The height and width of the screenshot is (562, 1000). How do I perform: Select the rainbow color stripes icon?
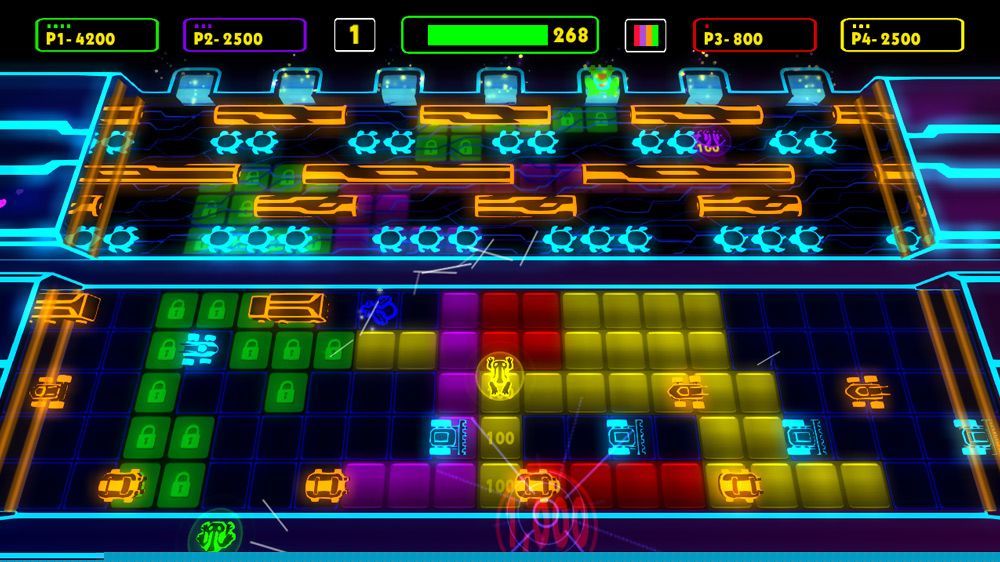click(645, 36)
